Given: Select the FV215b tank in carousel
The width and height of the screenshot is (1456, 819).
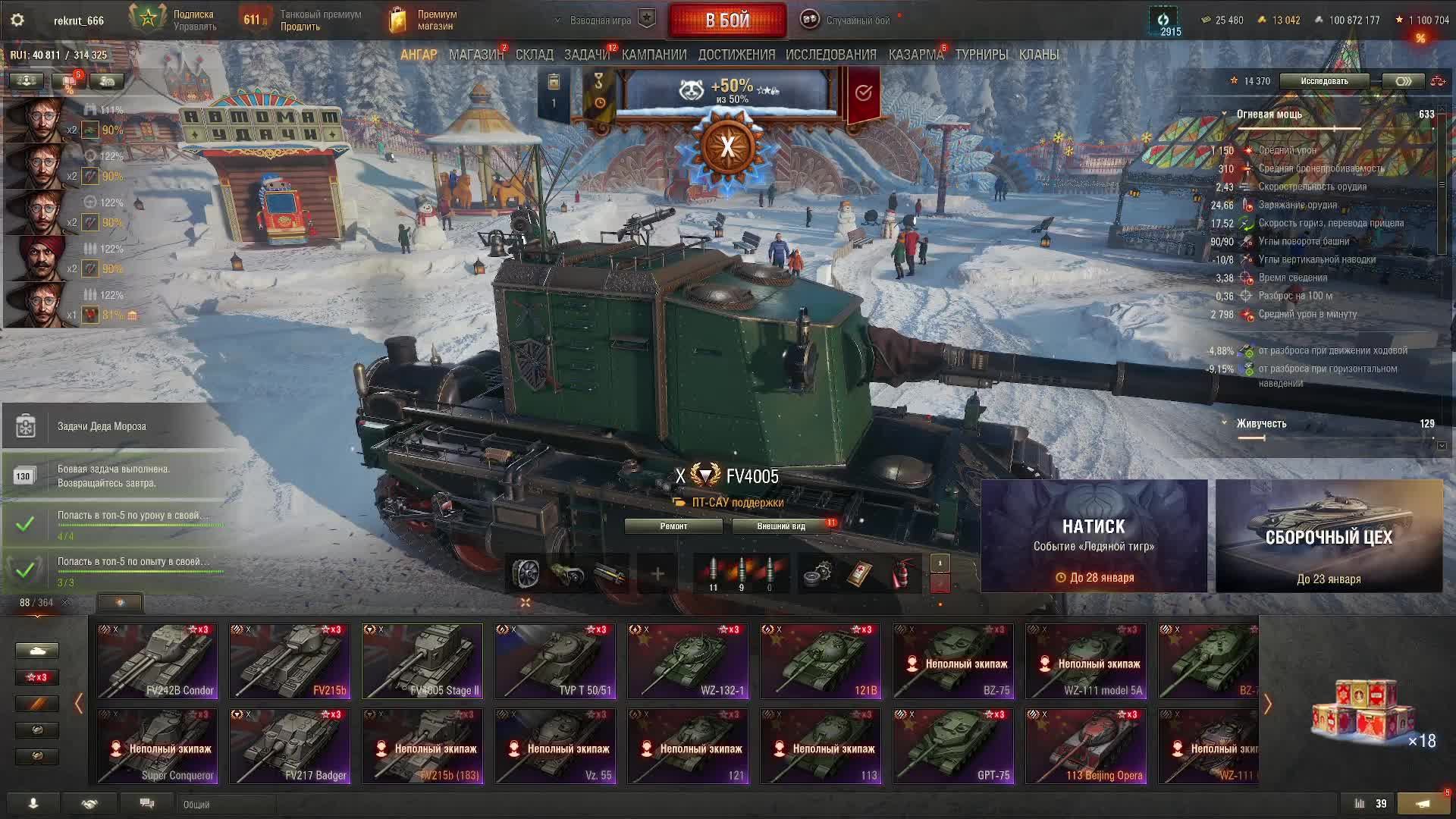Looking at the screenshot, I should click(290, 661).
